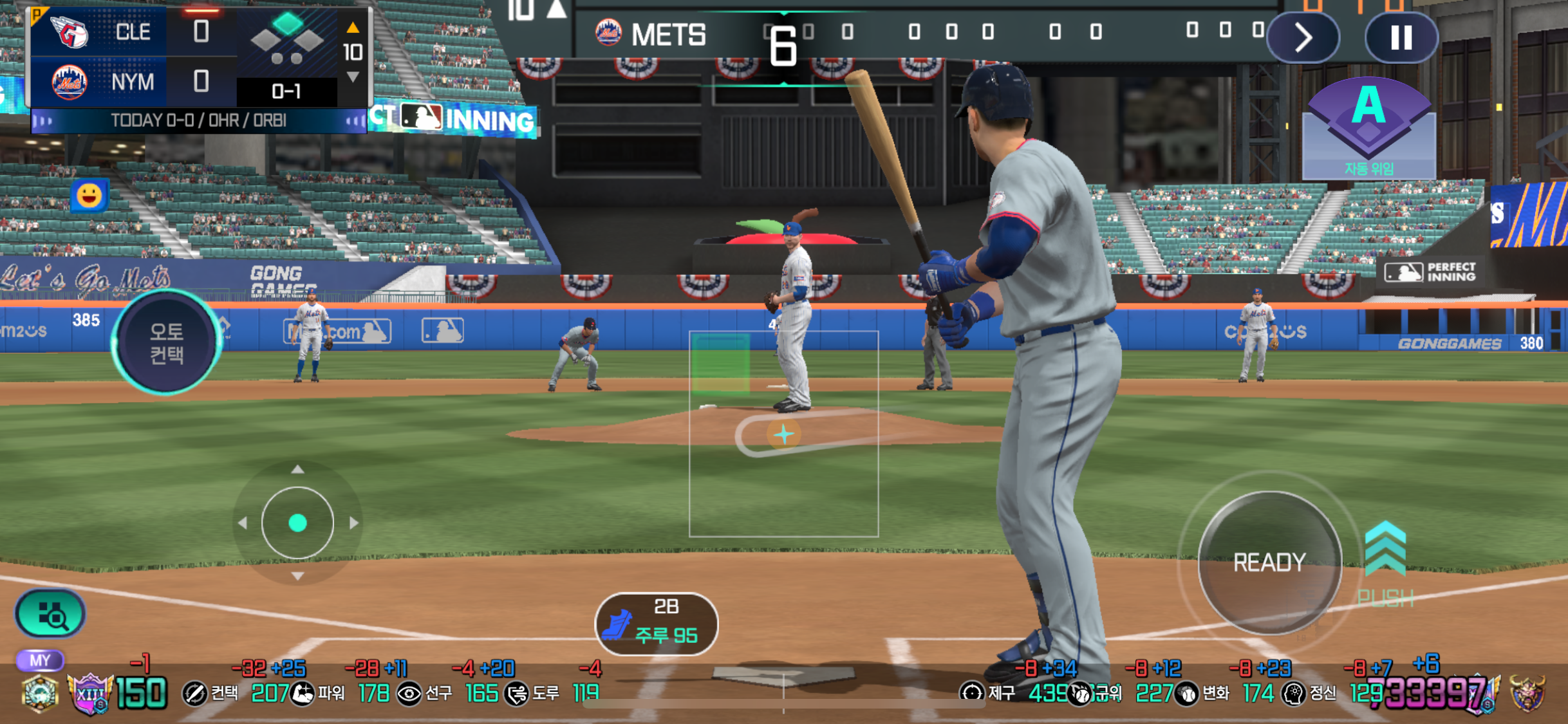This screenshot has height=724, width=1568.
Task: Pause the game
Action: (x=1401, y=37)
